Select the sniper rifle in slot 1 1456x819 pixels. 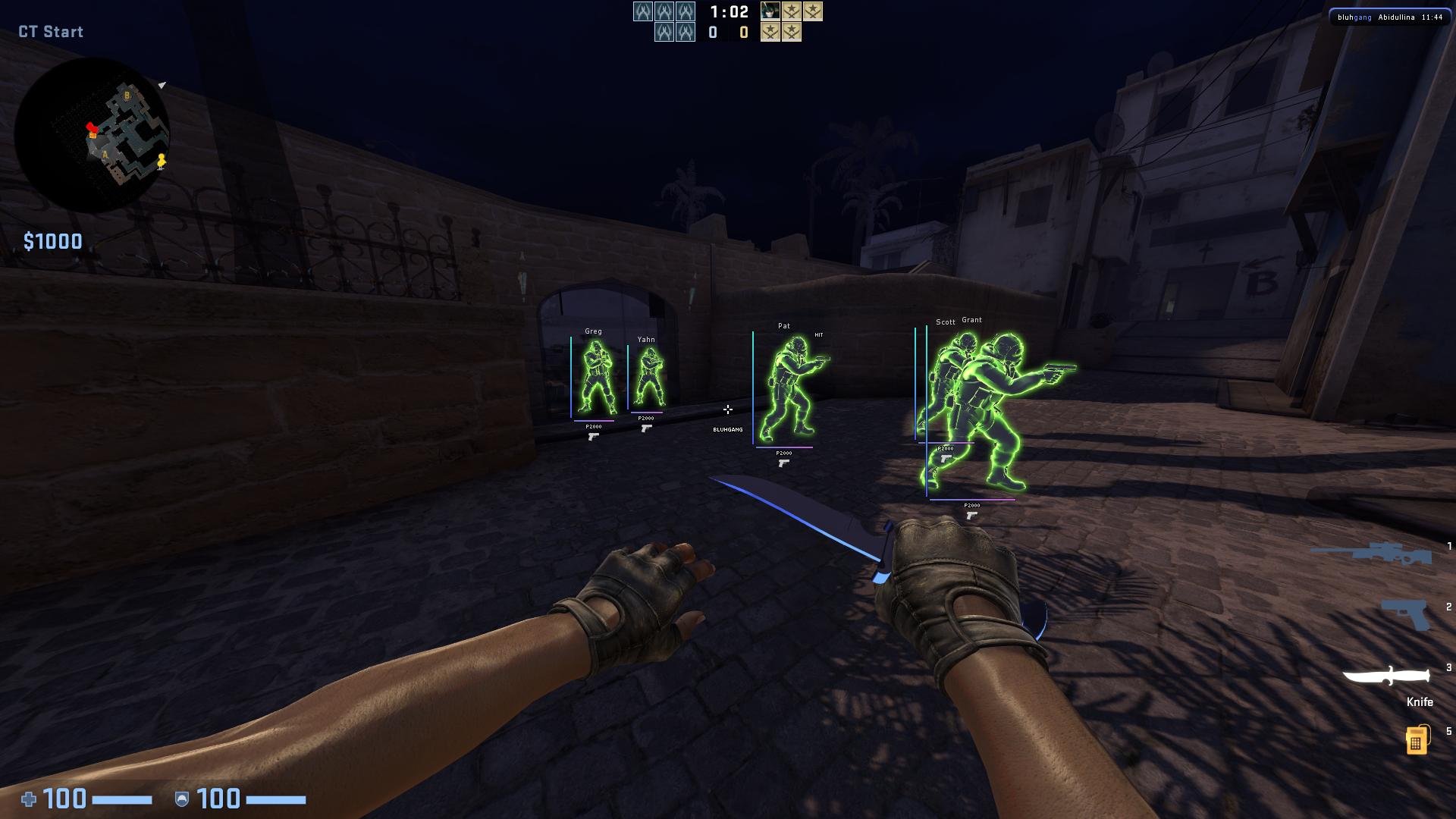[x=1372, y=554]
